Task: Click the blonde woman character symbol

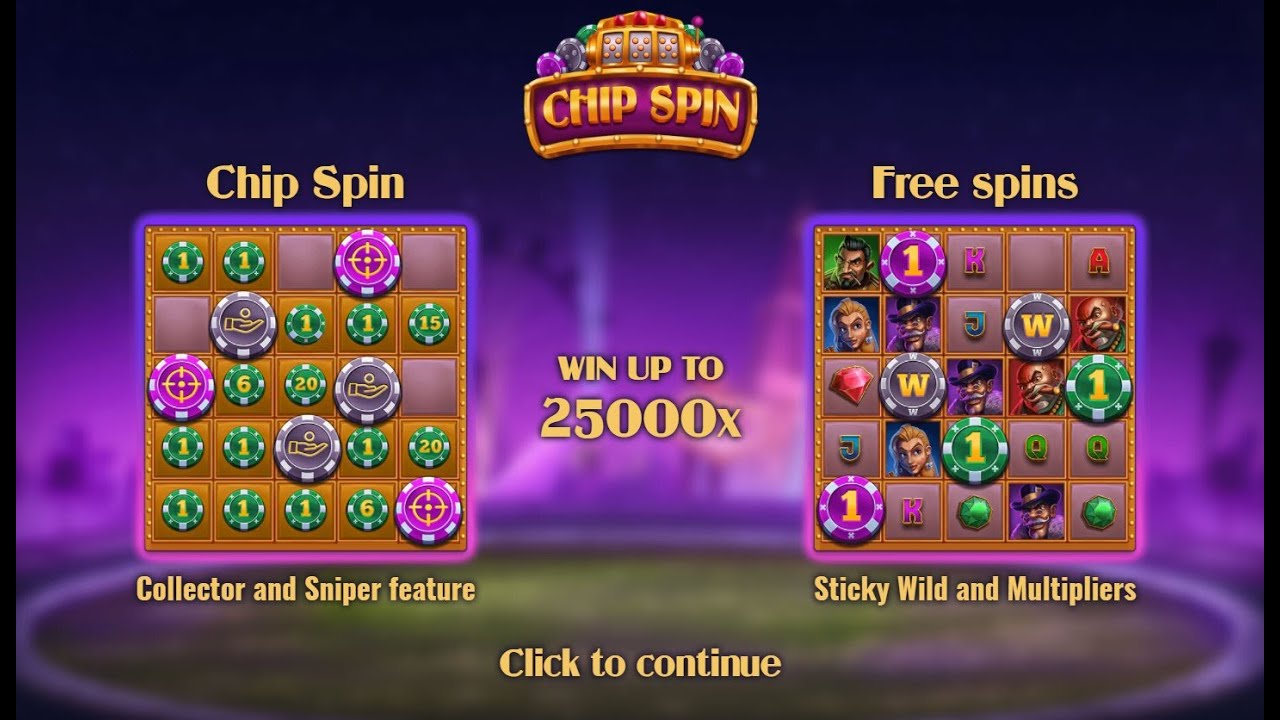Action: (x=852, y=326)
